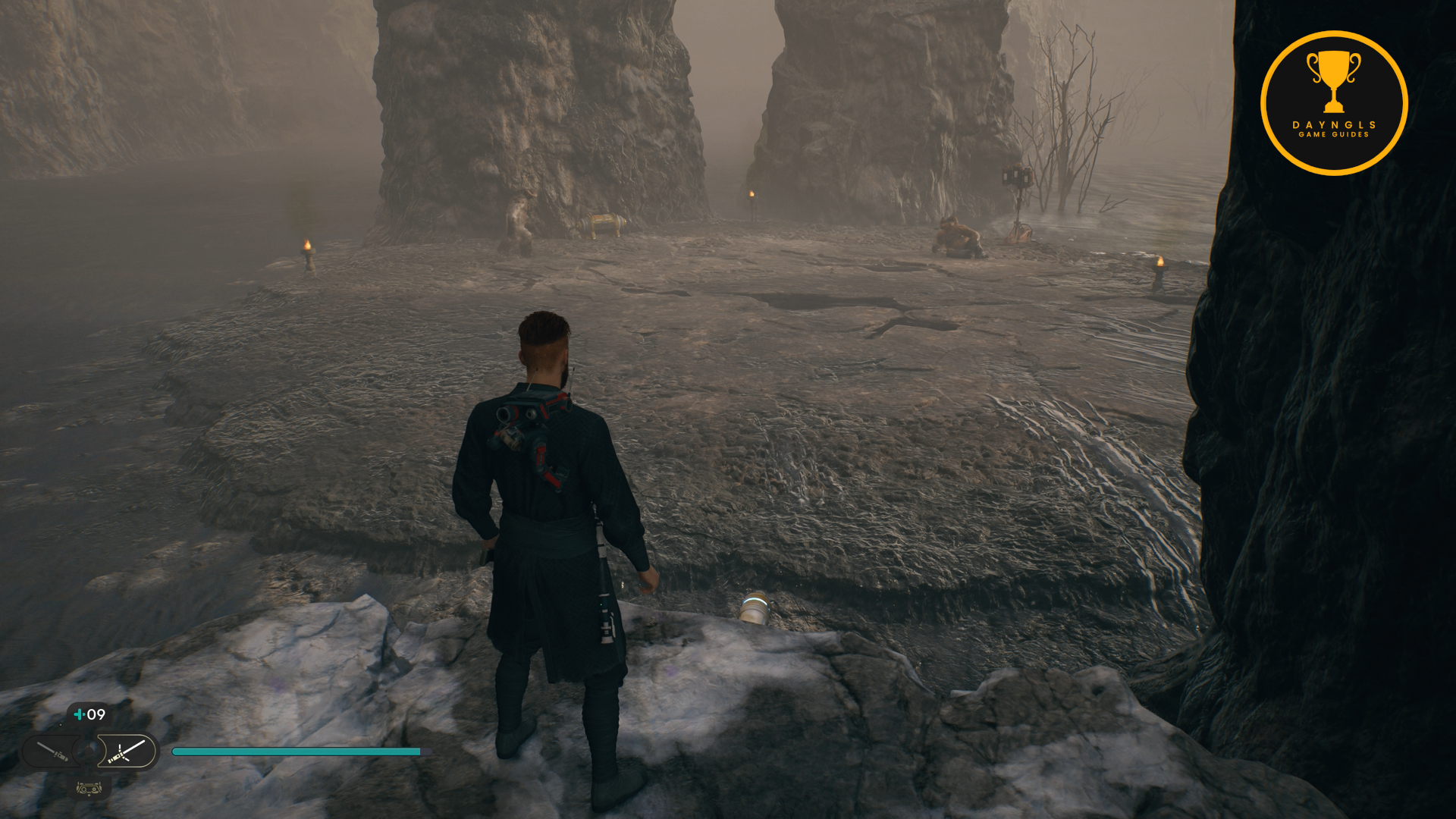Use the teal stim canister icon

[x=79, y=714]
